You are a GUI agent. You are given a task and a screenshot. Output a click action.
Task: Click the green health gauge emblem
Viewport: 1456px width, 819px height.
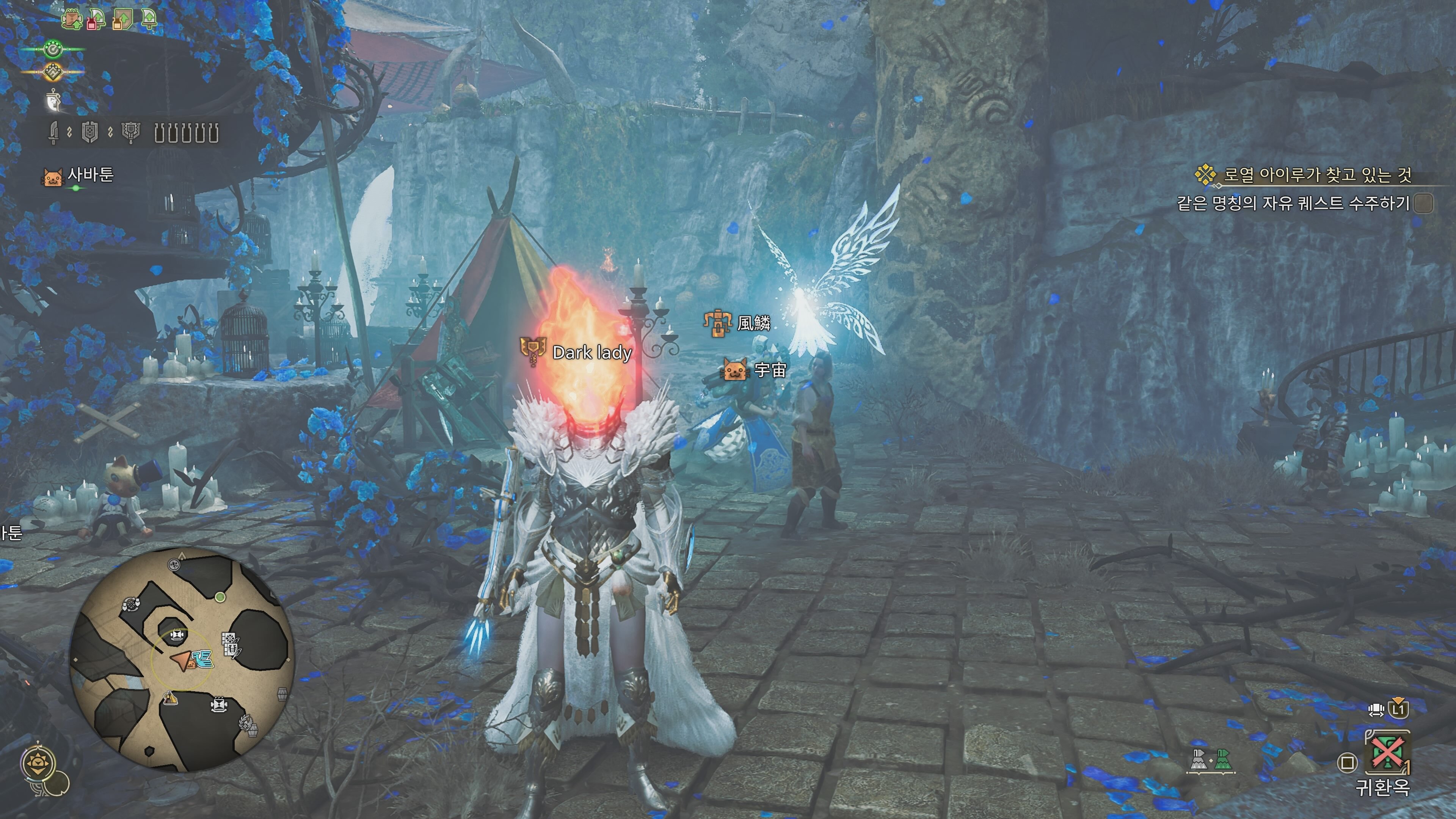(54, 50)
